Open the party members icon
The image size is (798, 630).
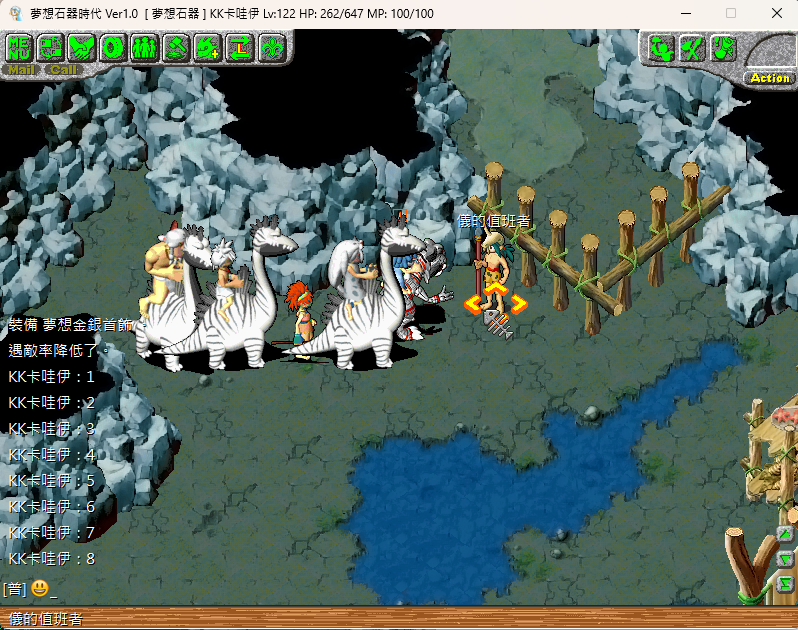144,47
